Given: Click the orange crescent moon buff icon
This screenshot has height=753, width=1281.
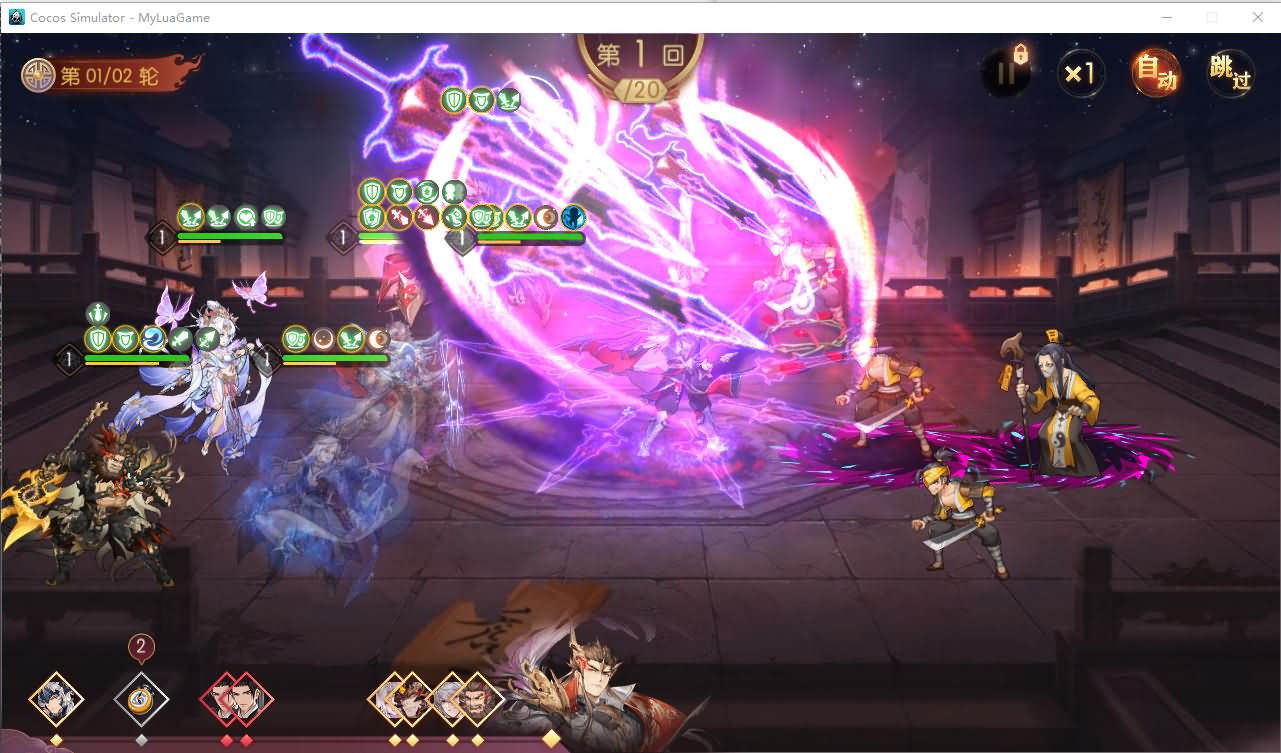Looking at the screenshot, I should tap(545, 217).
